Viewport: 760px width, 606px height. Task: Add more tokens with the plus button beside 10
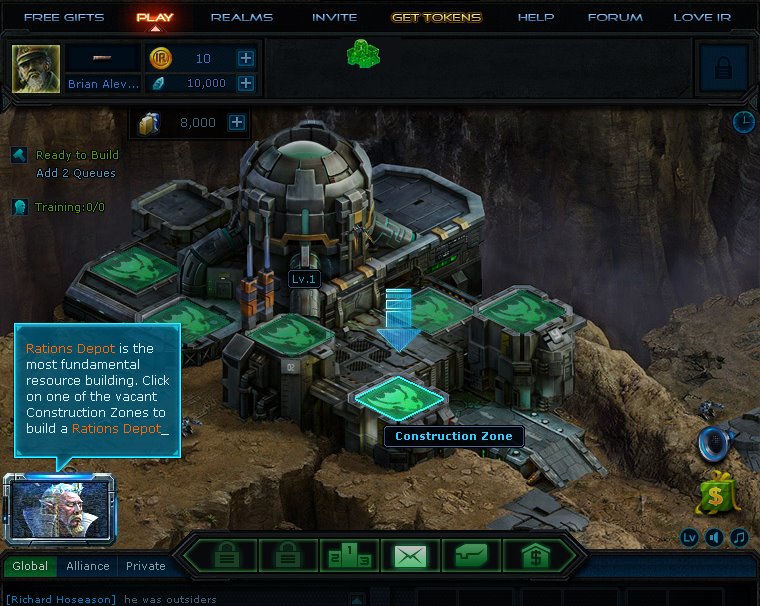(x=246, y=59)
